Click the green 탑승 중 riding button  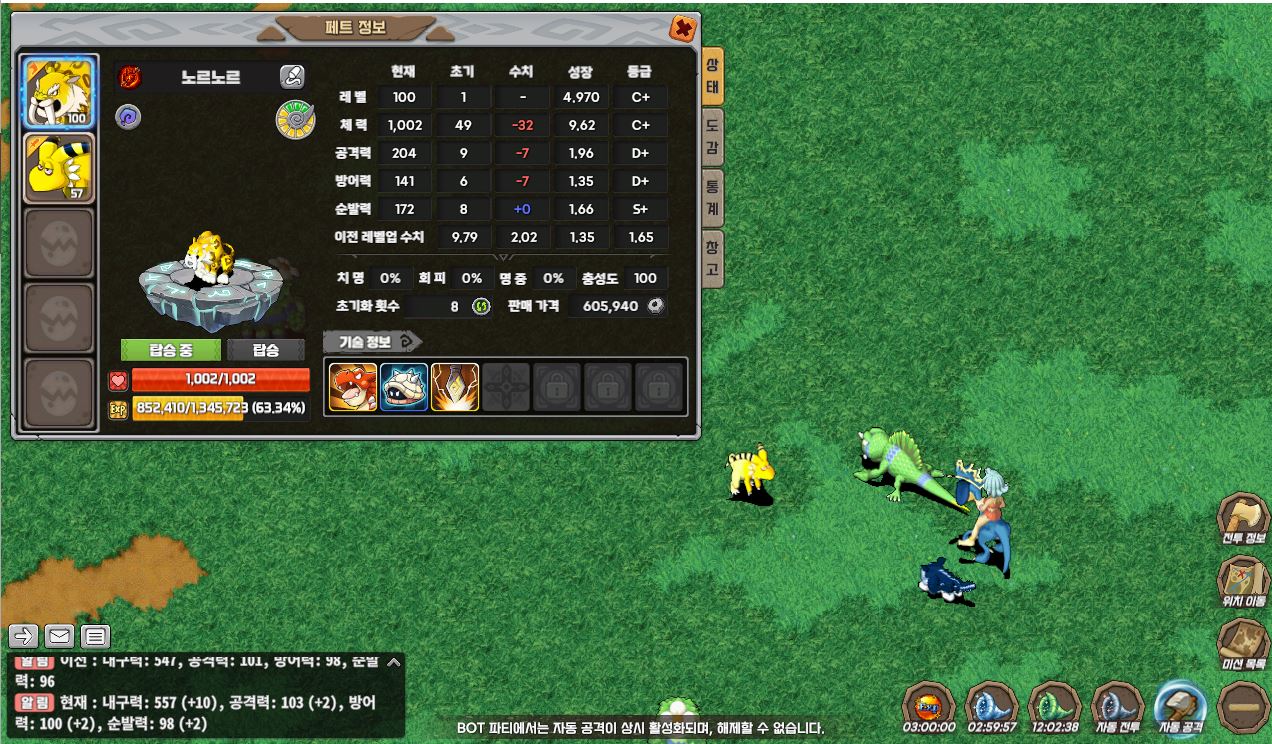(170, 350)
